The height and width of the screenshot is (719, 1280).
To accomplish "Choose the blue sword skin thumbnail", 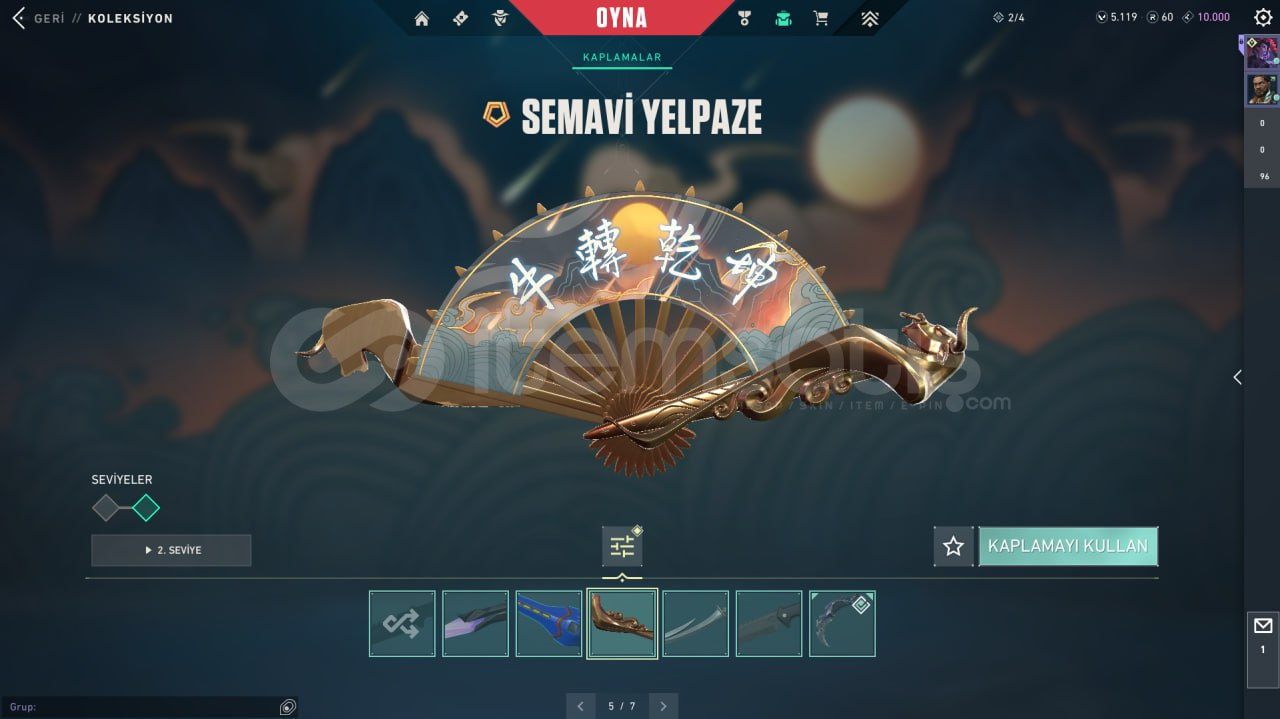I will click(x=549, y=623).
